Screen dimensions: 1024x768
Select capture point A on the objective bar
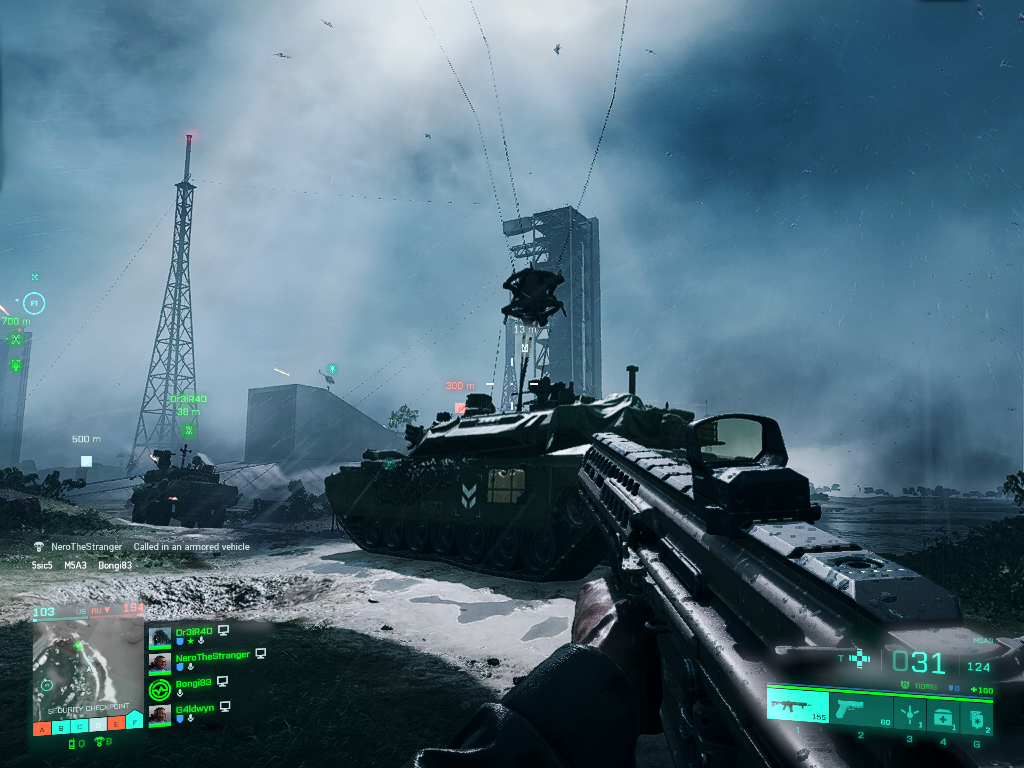click(x=42, y=727)
